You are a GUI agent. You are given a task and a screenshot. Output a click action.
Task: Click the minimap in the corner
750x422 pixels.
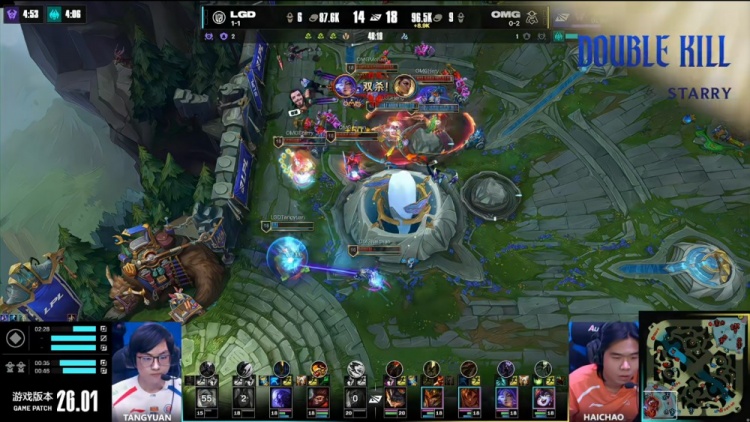click(694, 367)
